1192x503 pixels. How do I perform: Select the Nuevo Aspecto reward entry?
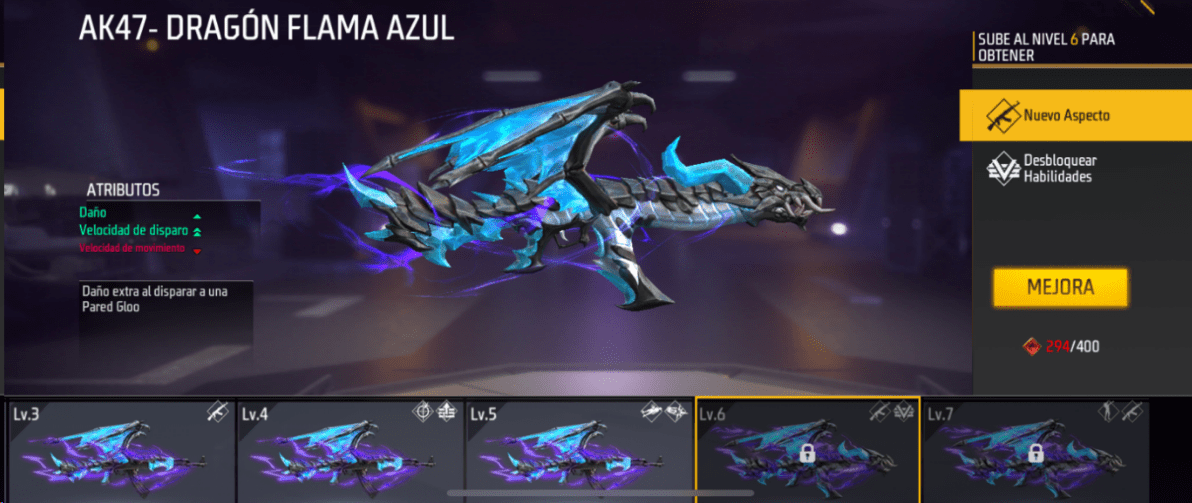1074,115
